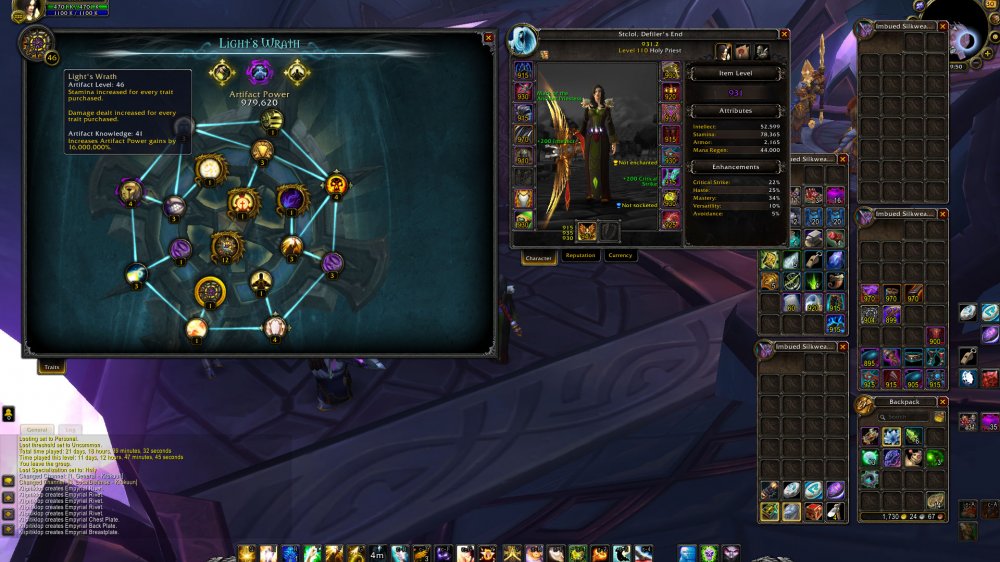Close the Light's Wrath artifact window
The image size is (1000, 562).
tap(488, 38)
